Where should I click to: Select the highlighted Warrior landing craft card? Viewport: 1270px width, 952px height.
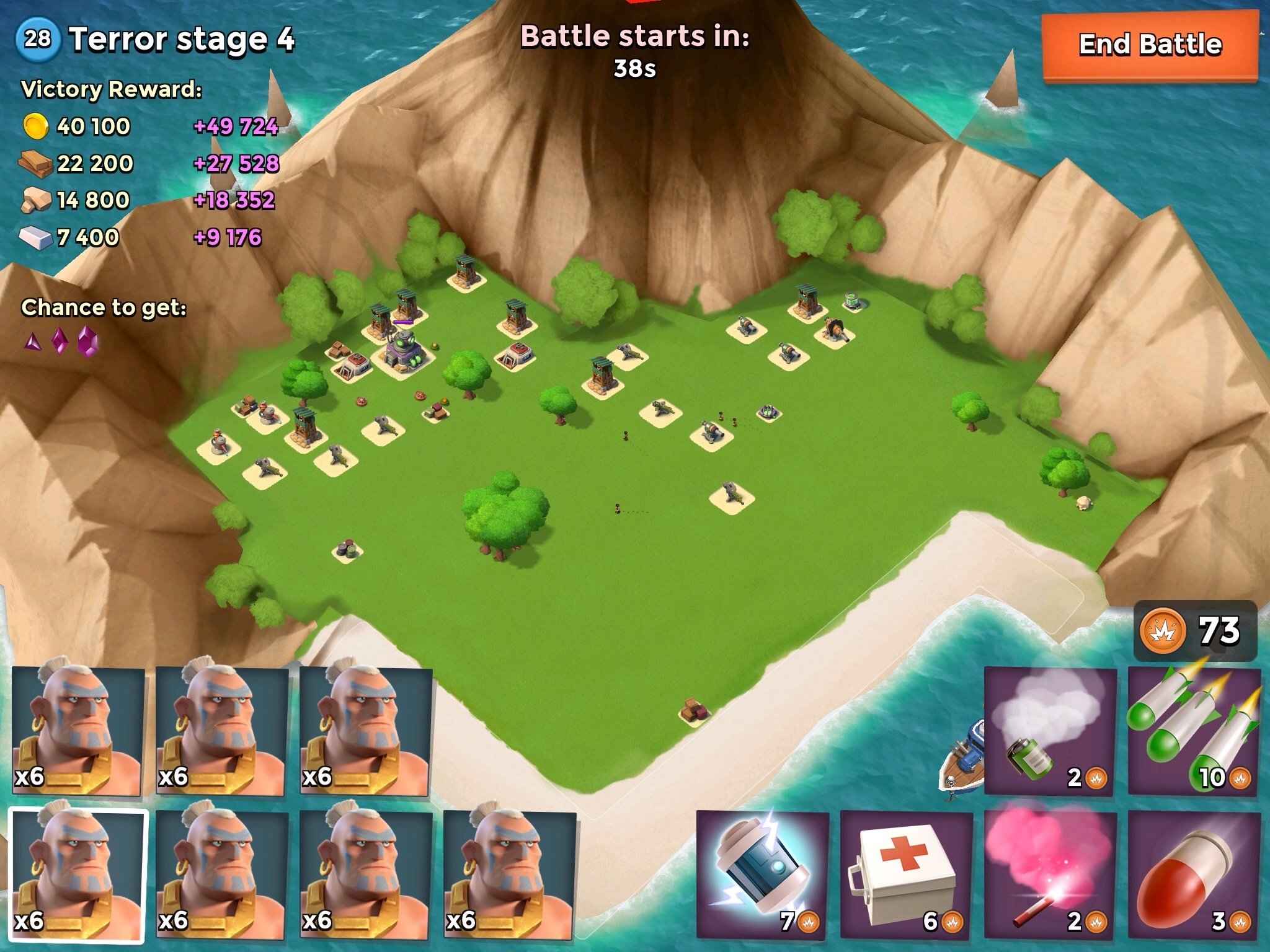pos(78,875)
